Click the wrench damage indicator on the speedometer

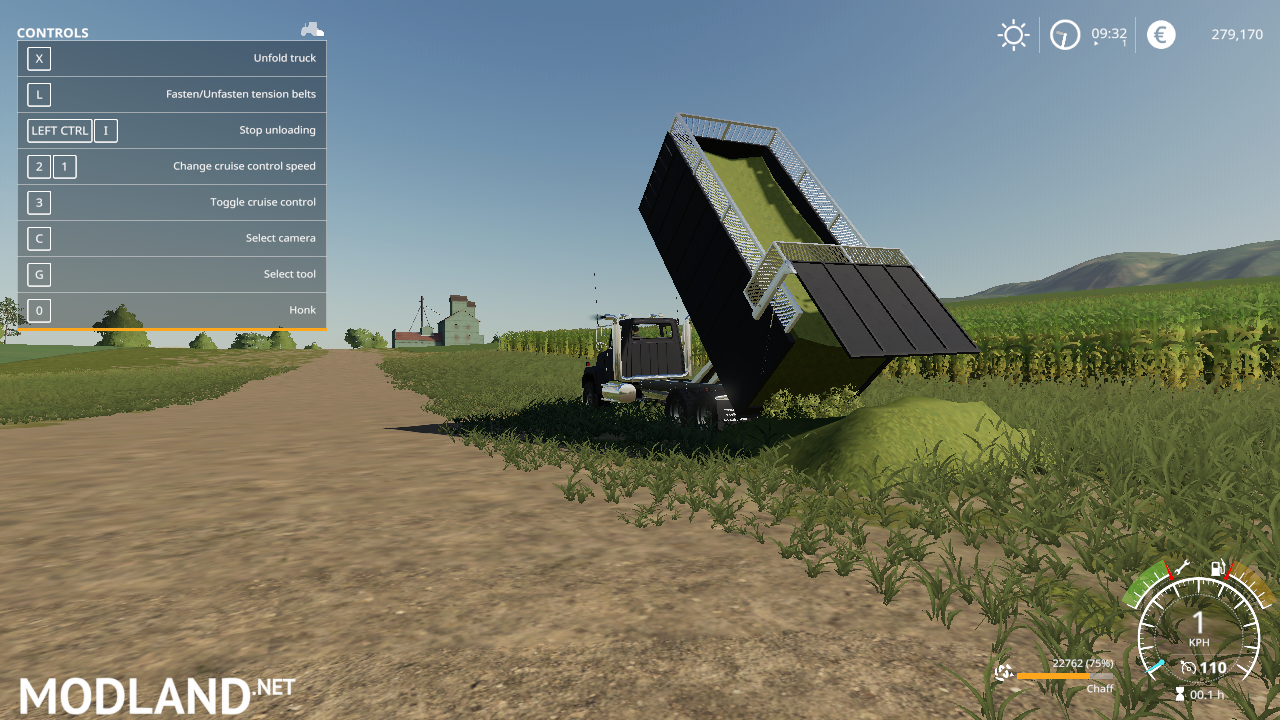click(x=1182, y=568)
